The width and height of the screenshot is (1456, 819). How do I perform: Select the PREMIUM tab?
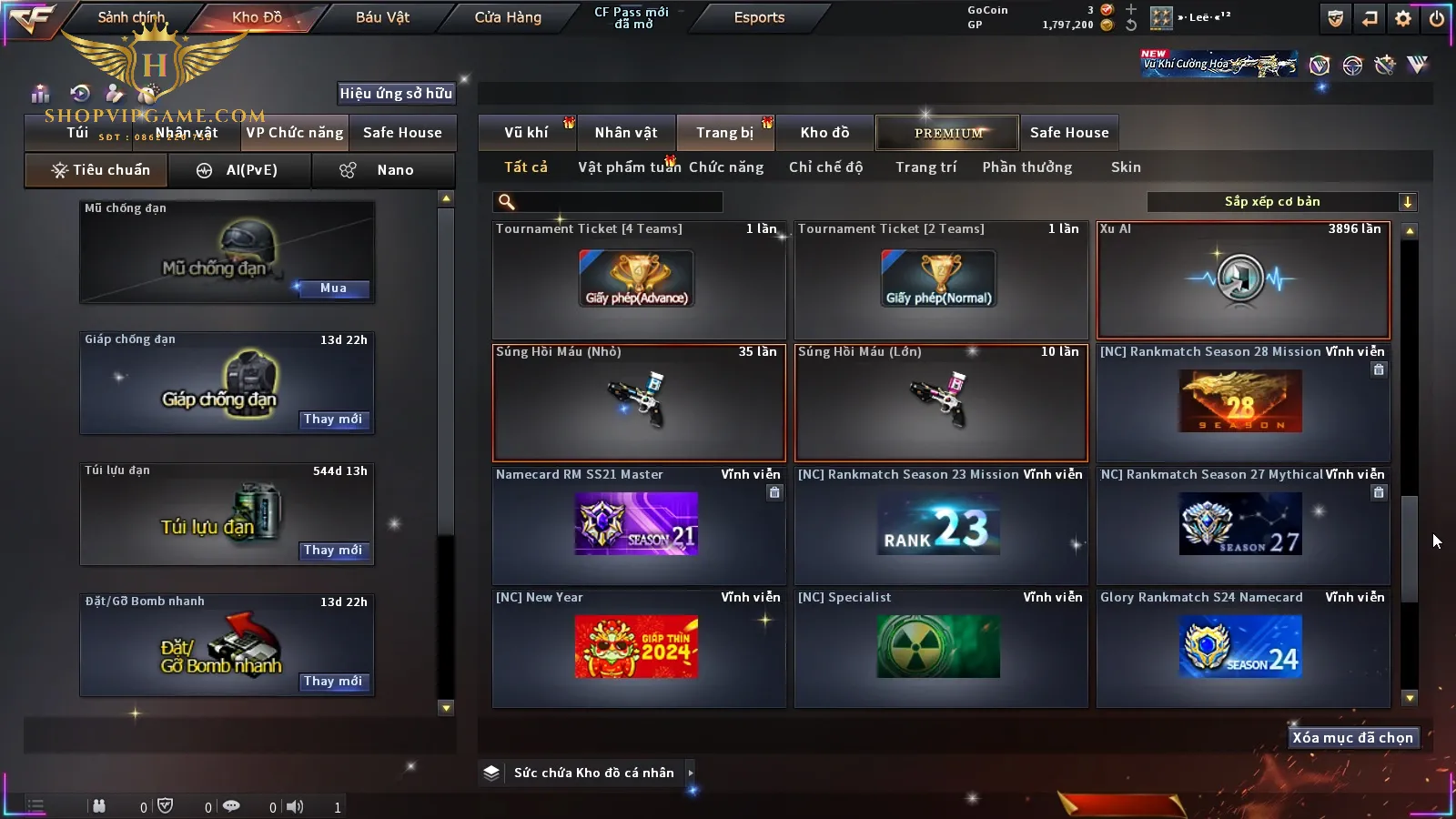[947, 133]
